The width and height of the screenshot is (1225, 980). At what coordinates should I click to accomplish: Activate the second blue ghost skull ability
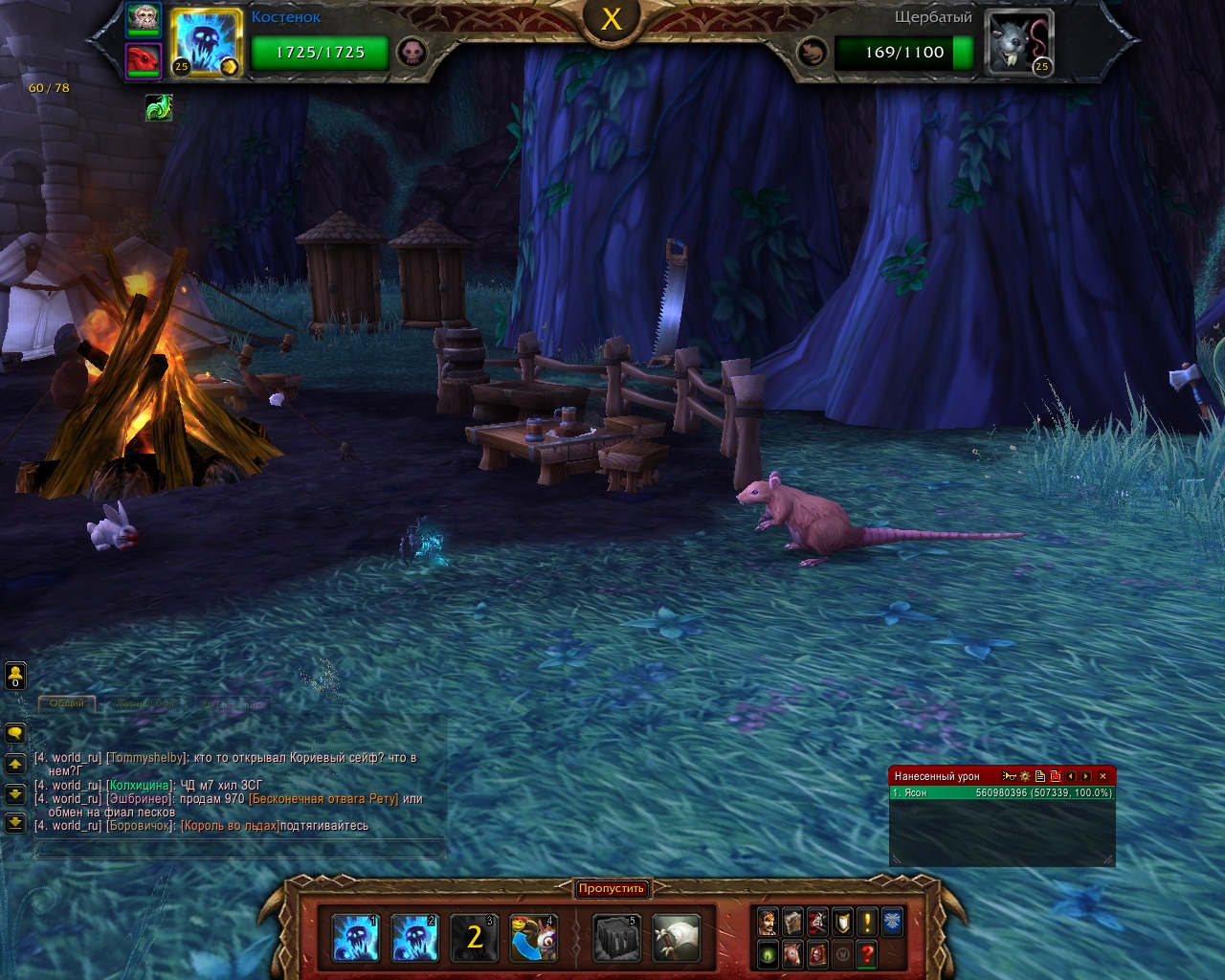414,937
